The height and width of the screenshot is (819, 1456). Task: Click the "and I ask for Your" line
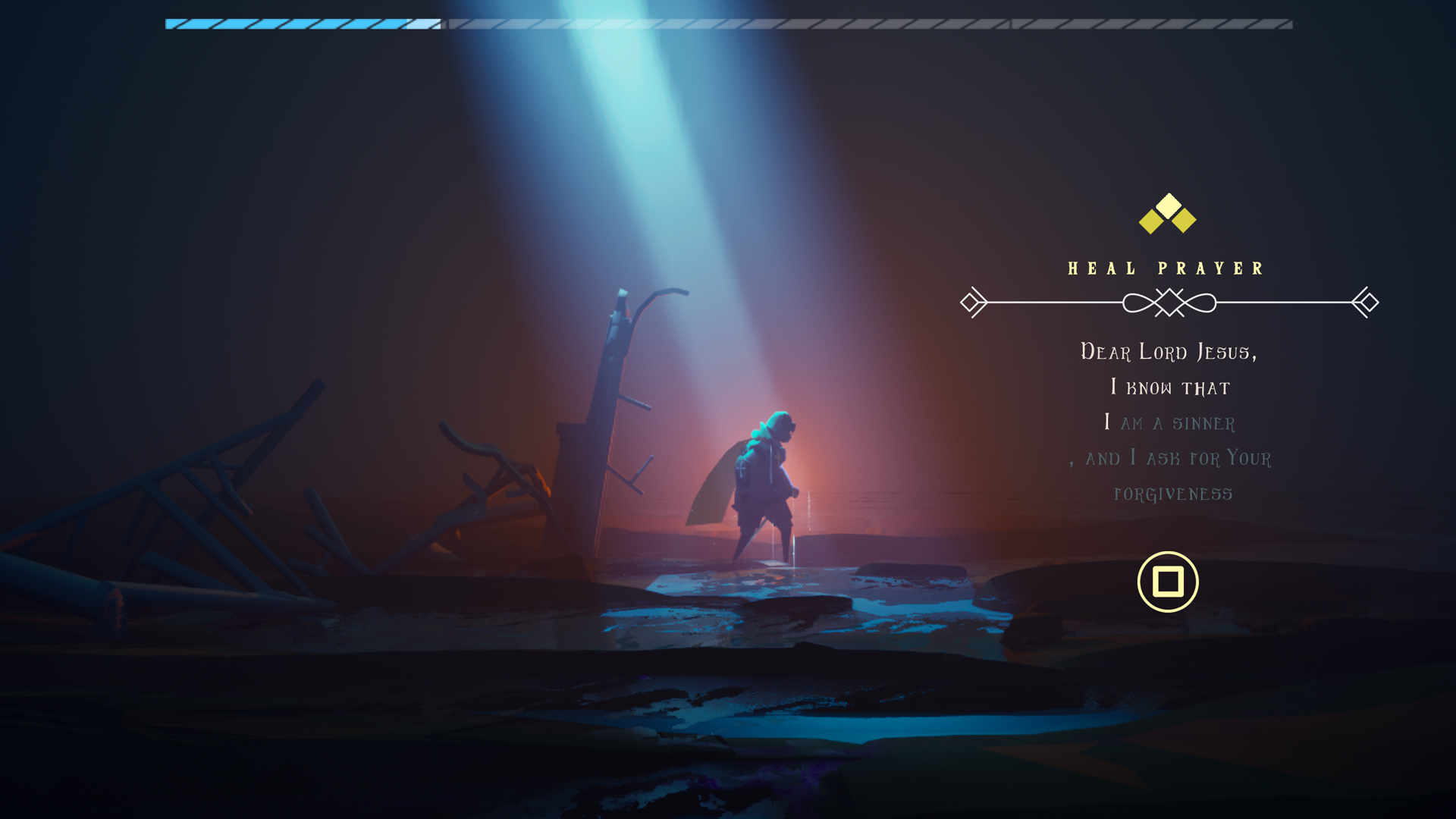(1171, 458)
